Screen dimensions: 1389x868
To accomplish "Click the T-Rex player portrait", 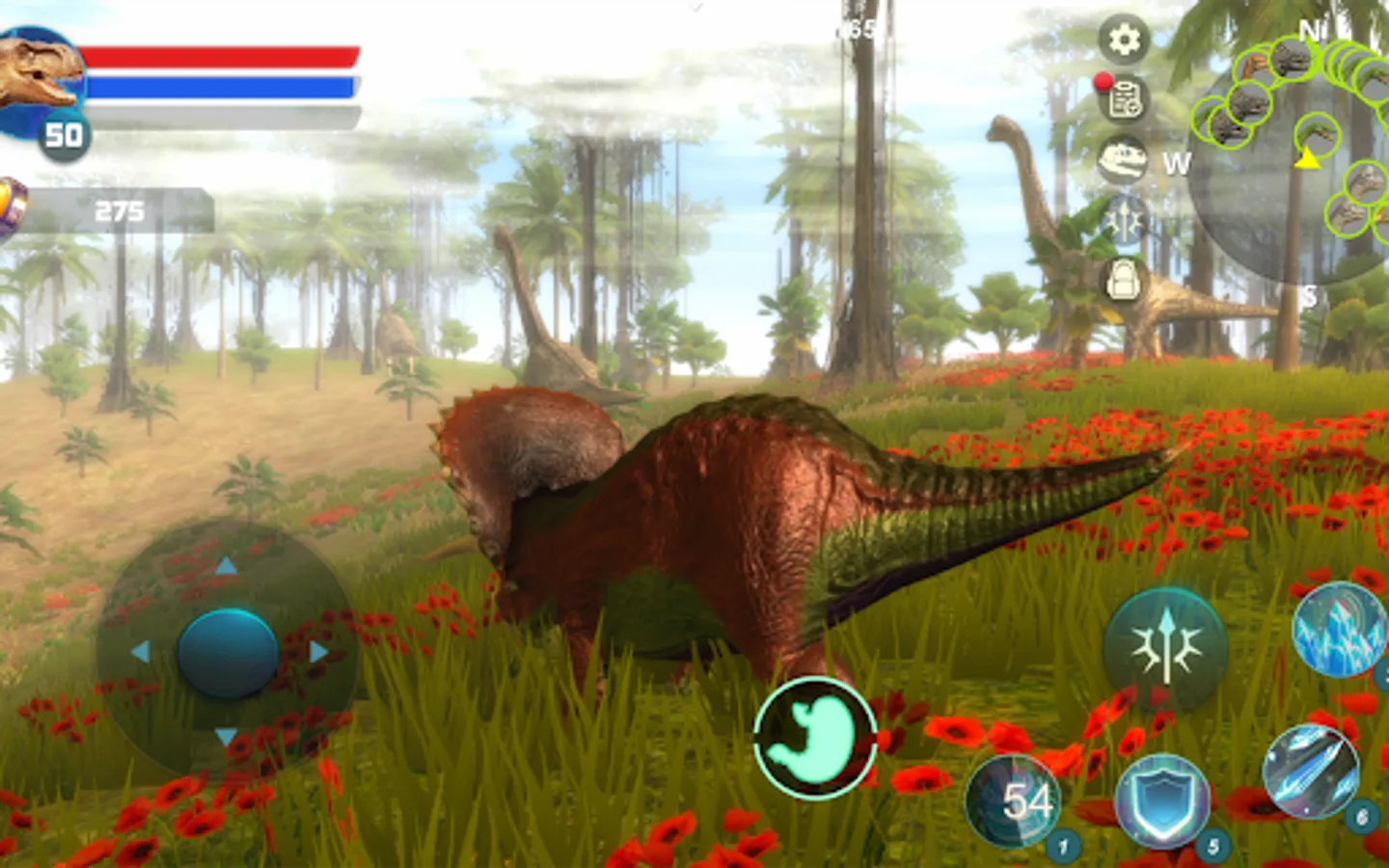I will point(41,77).
